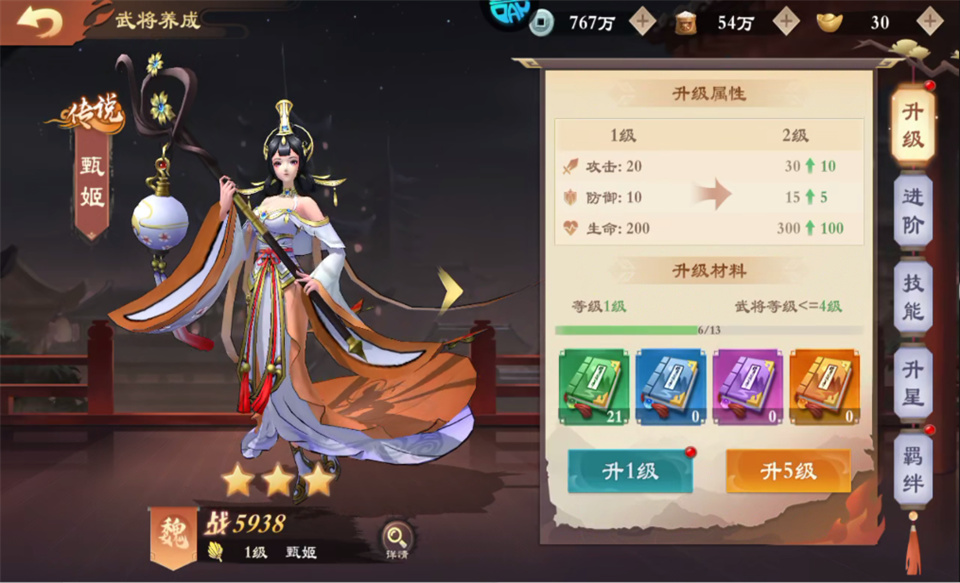Switch to the 升级 level-up tab

(x=912, y=125)
